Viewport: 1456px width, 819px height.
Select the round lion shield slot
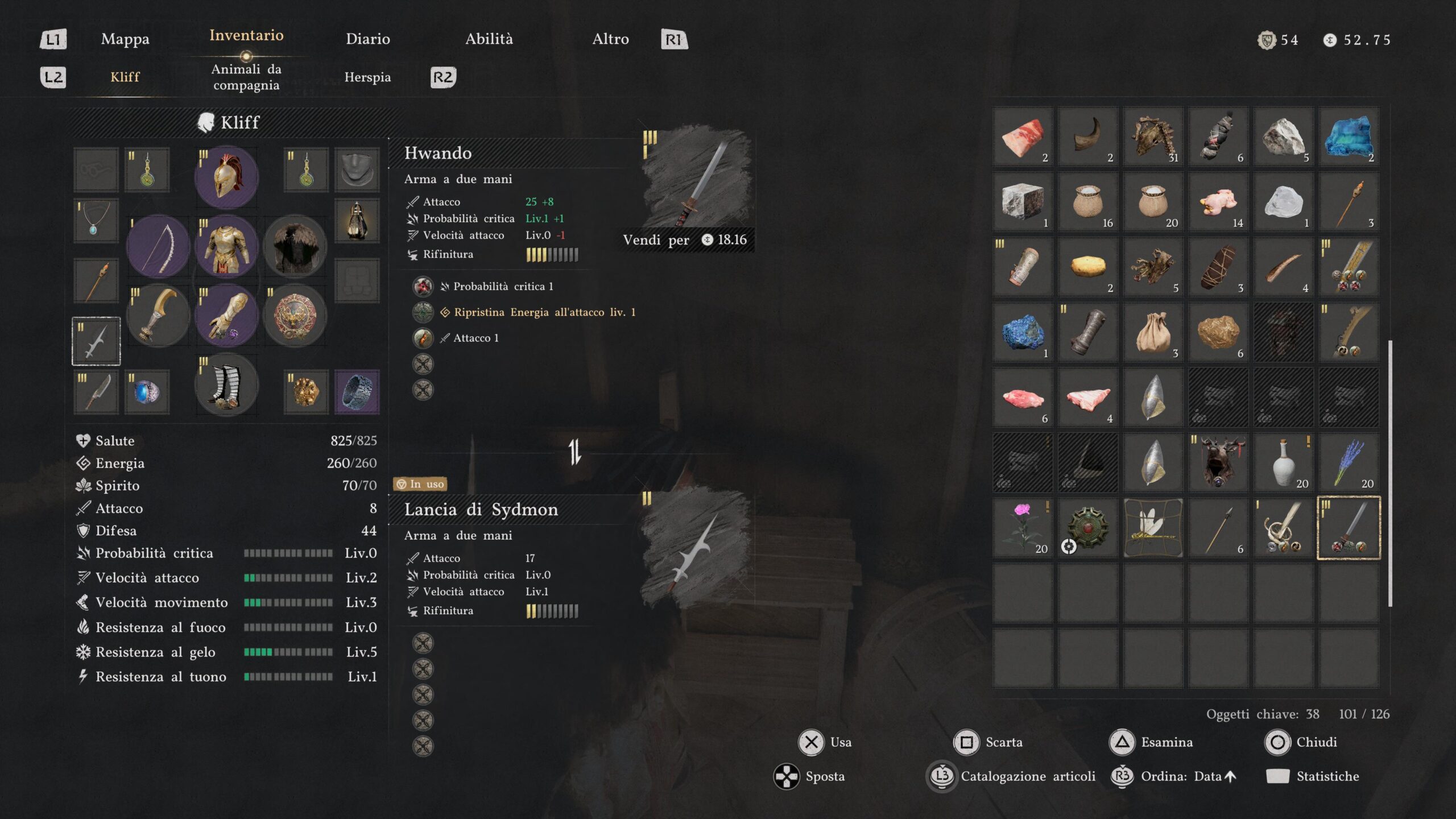click(x=295, y=316)
